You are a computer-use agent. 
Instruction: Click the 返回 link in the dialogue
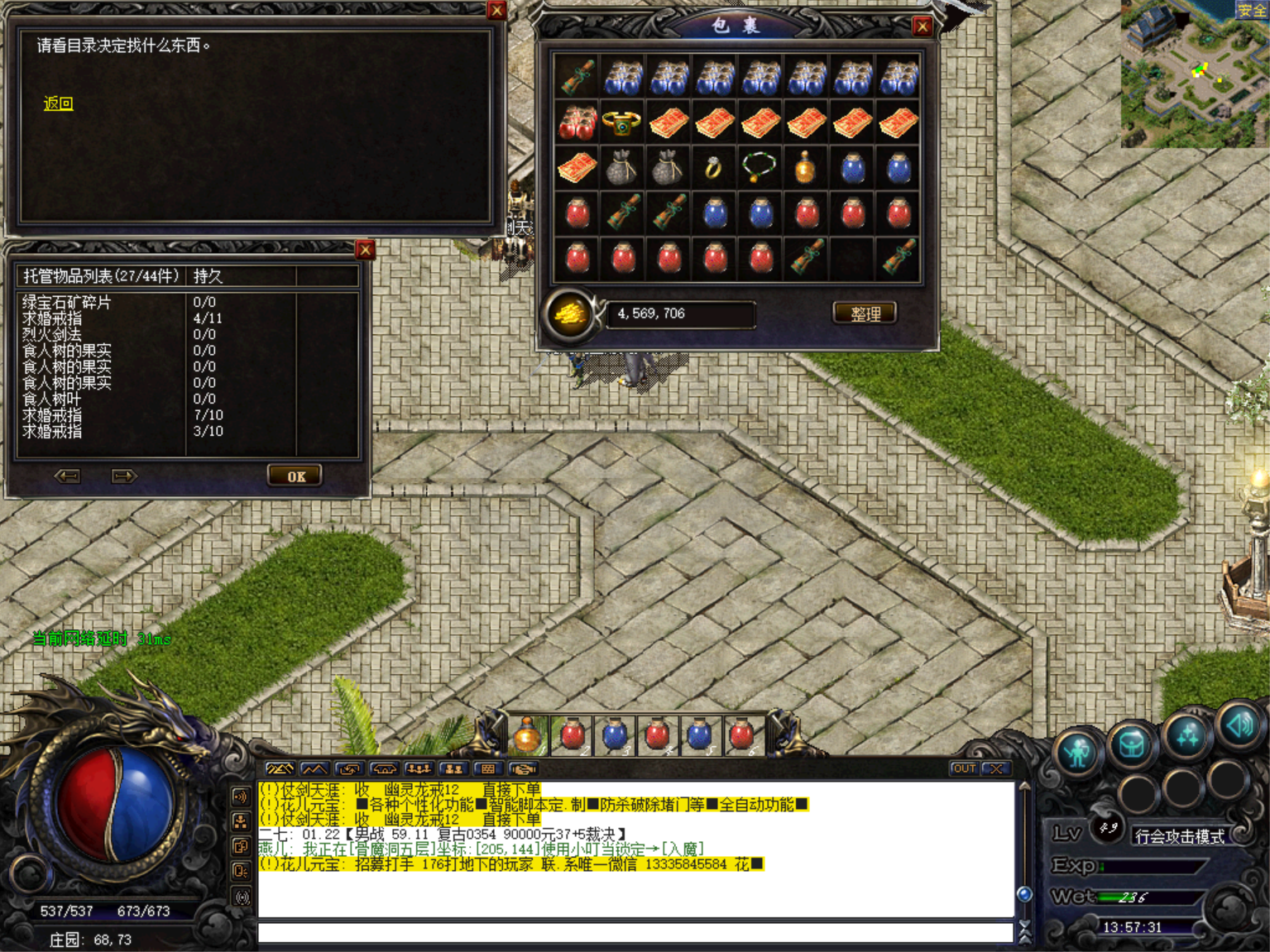pos(59,103)
